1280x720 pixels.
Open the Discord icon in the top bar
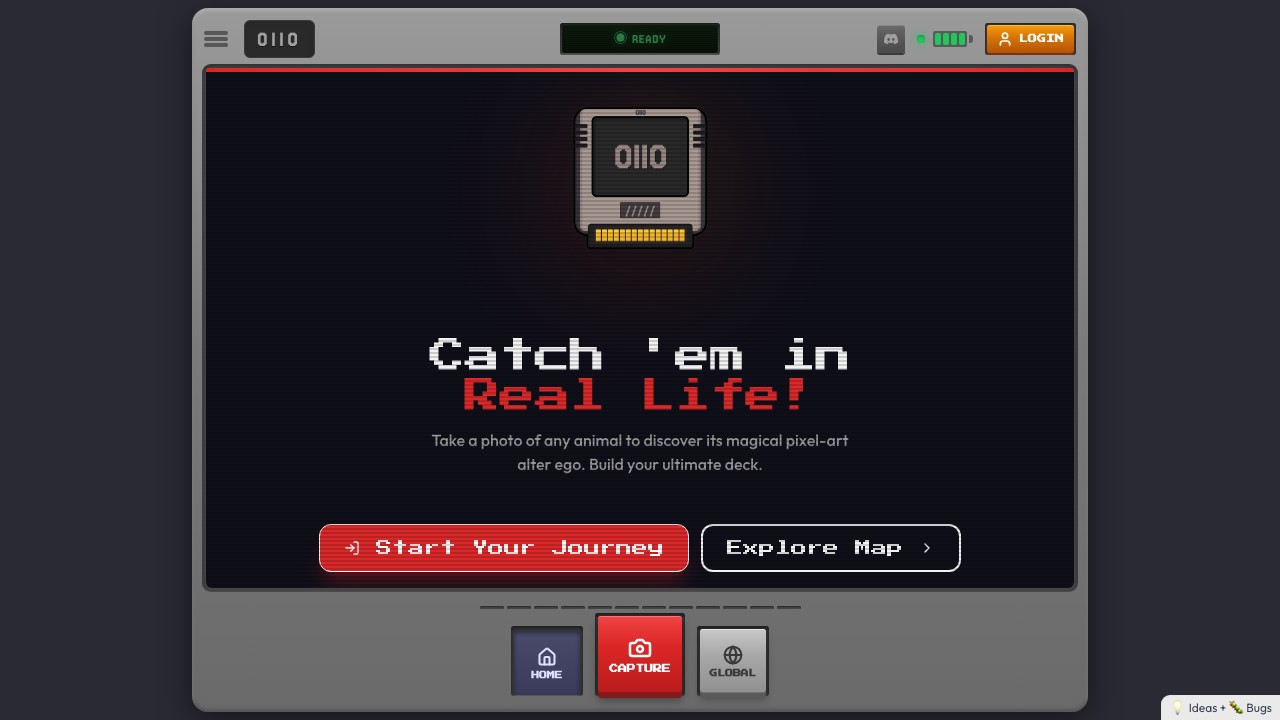coord(890,39)
